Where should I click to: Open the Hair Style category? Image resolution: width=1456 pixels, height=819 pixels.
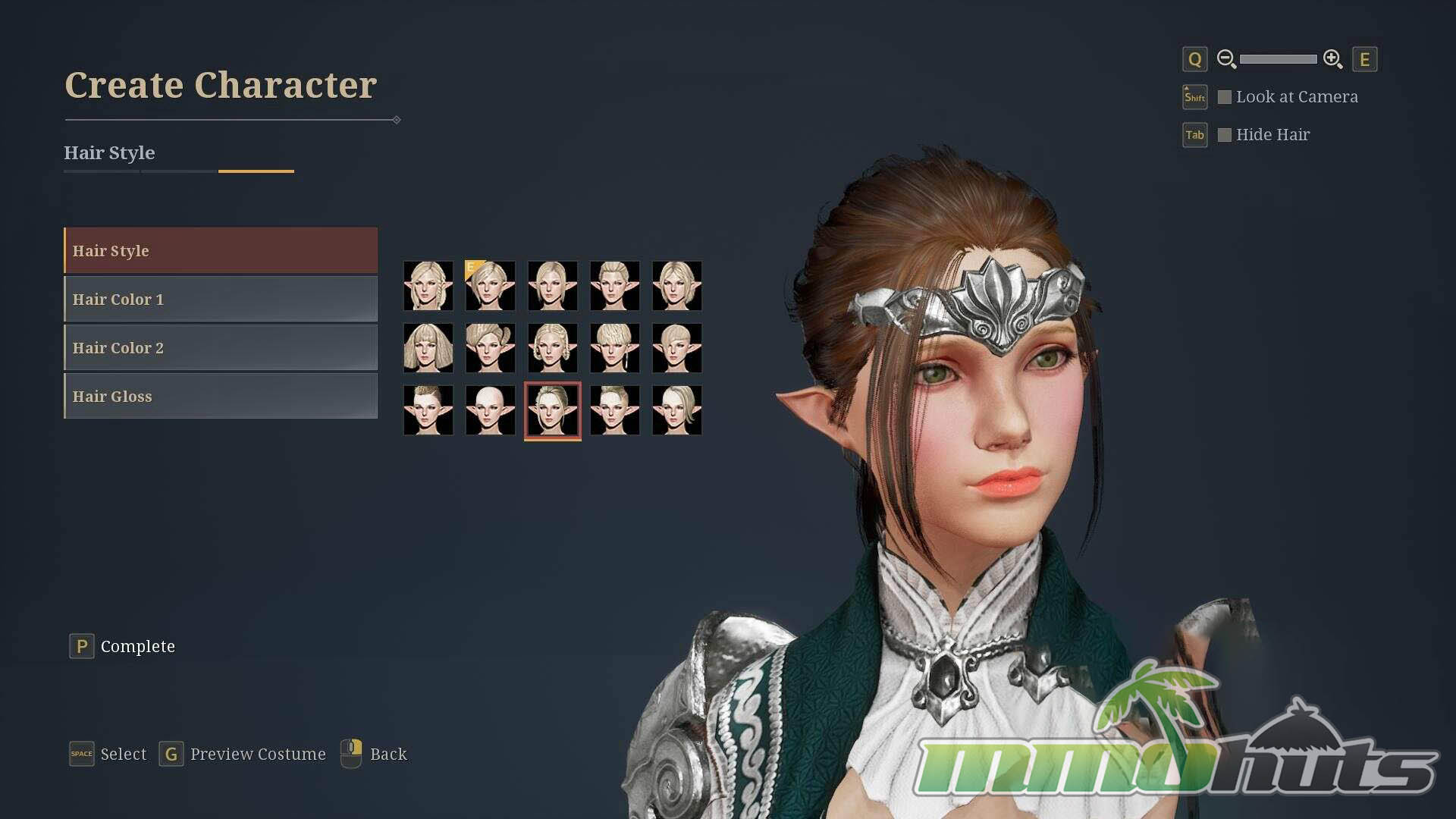click(221, 250)
